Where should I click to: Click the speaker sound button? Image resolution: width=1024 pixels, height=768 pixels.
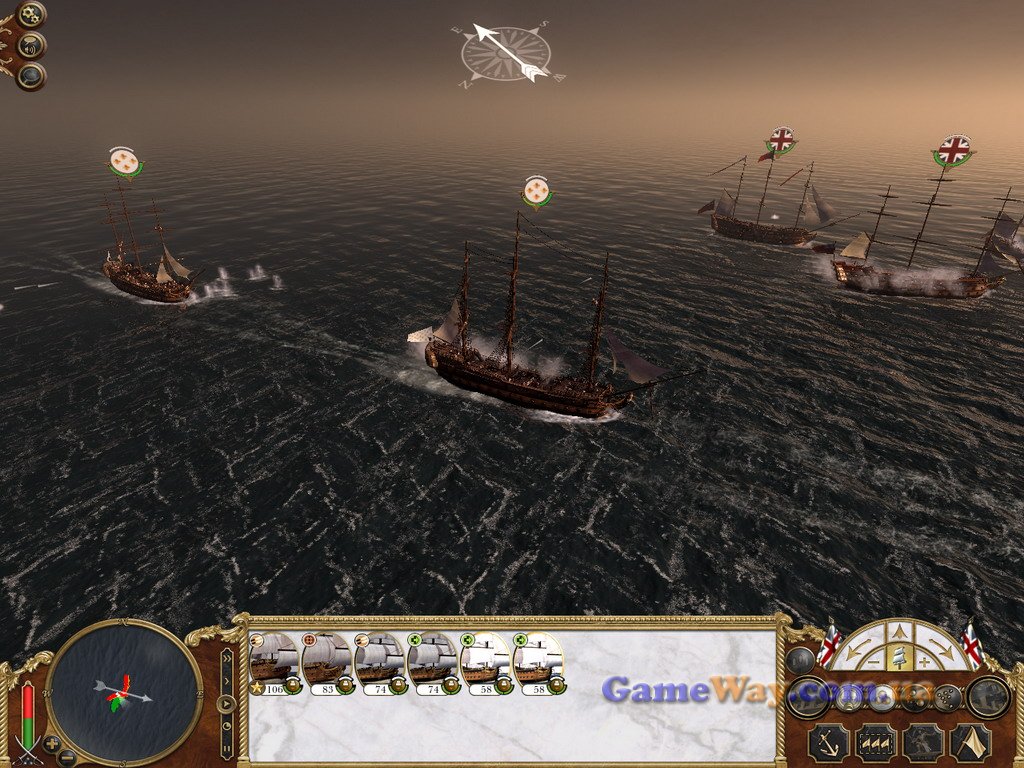(32, 45)
